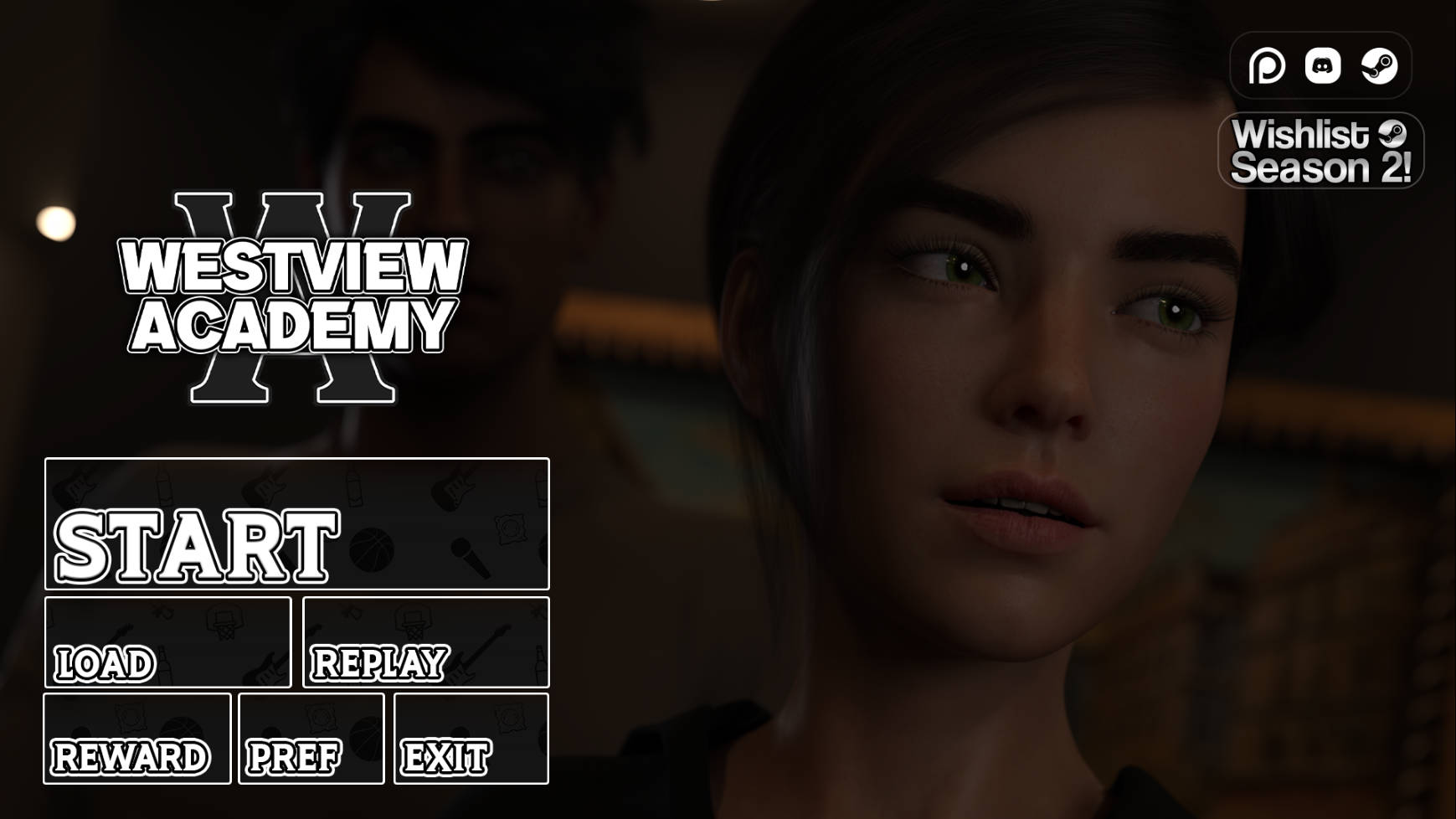Open the Patreon link icon
The image size is (1456, 819).
[1267, 65]
